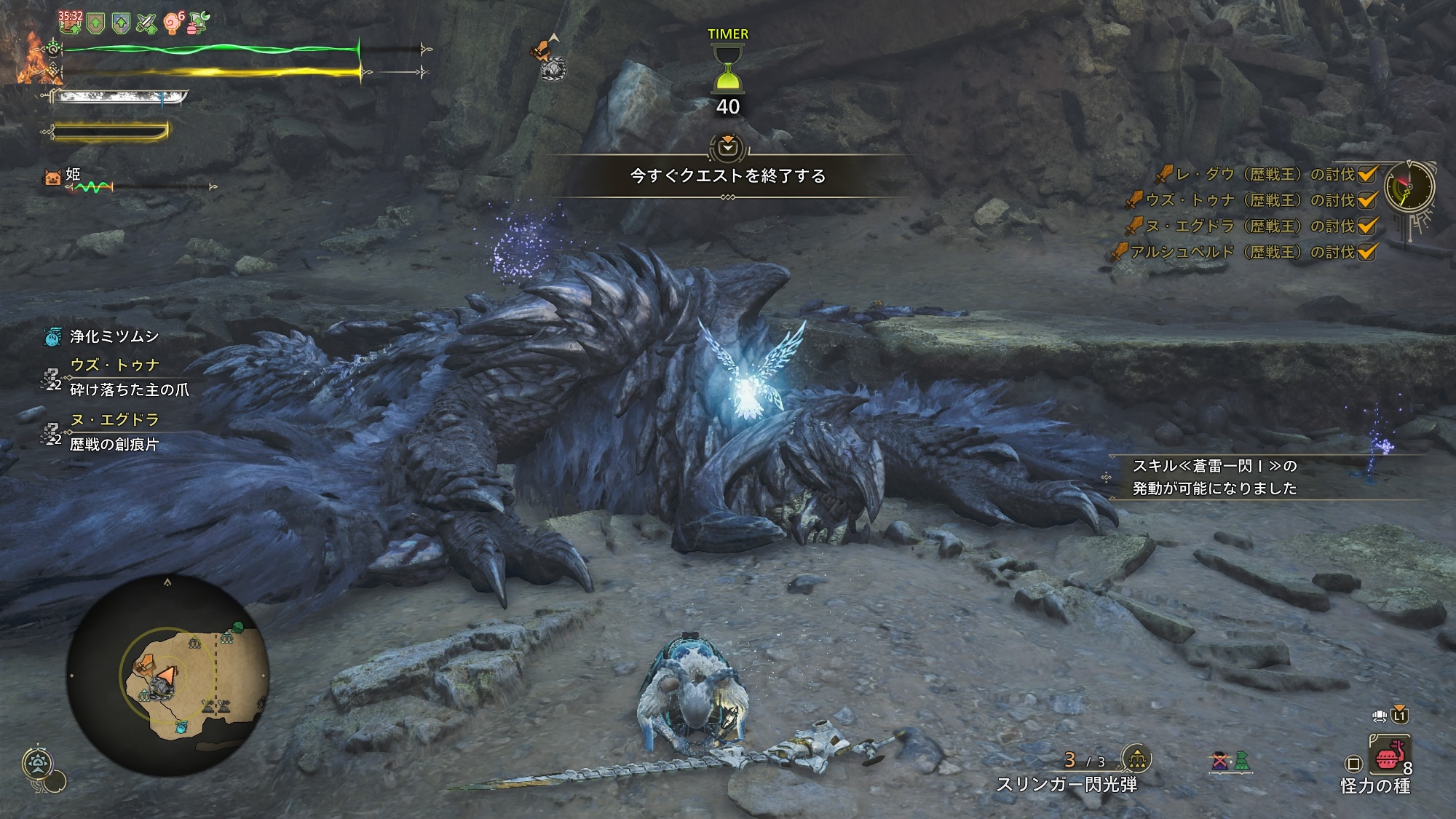
Task: Click the skill activation notification
Action: [1214, 477]
